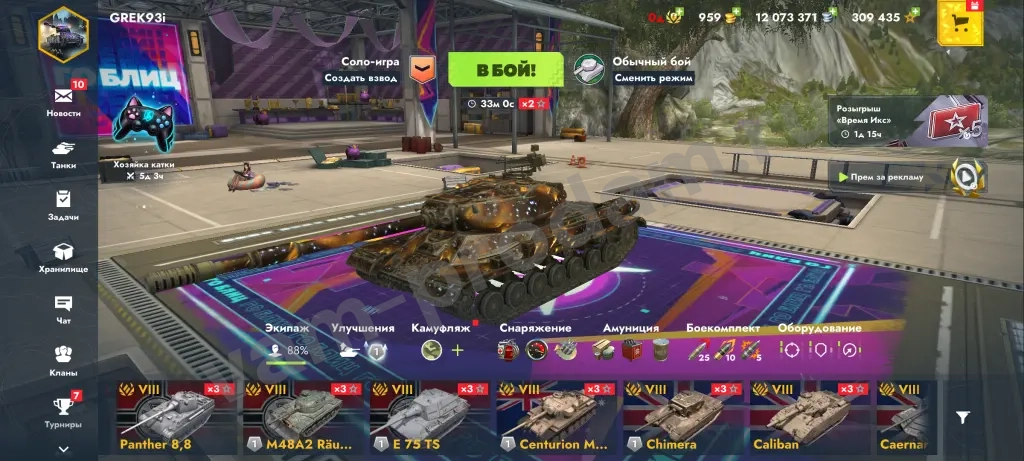This screenshot has height=461, width=1024.
Task: Show the Кланы clans screen
Action: click(x=63, y=360)
